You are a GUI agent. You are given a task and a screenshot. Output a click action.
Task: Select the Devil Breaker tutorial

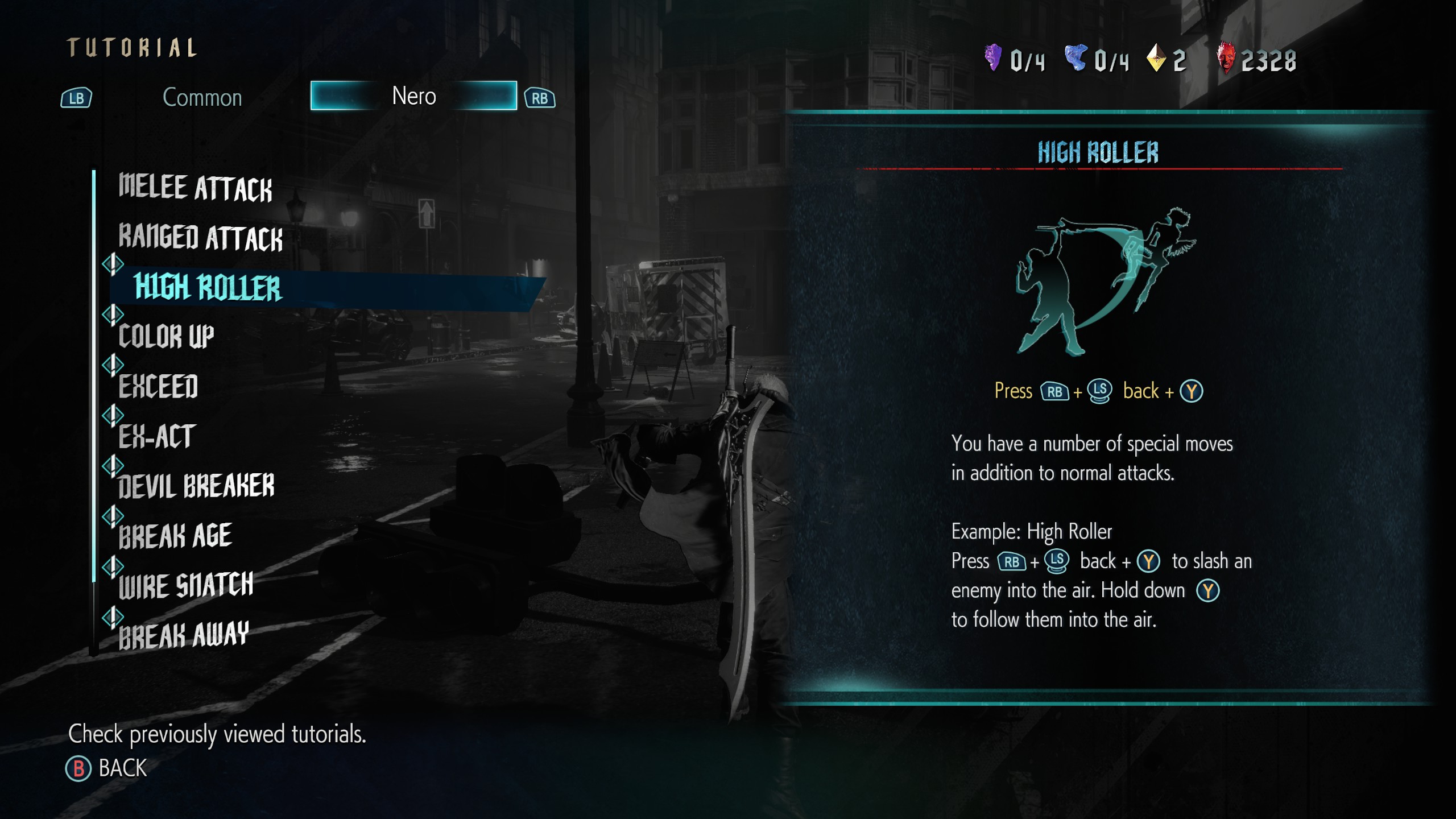pos(196,486)
